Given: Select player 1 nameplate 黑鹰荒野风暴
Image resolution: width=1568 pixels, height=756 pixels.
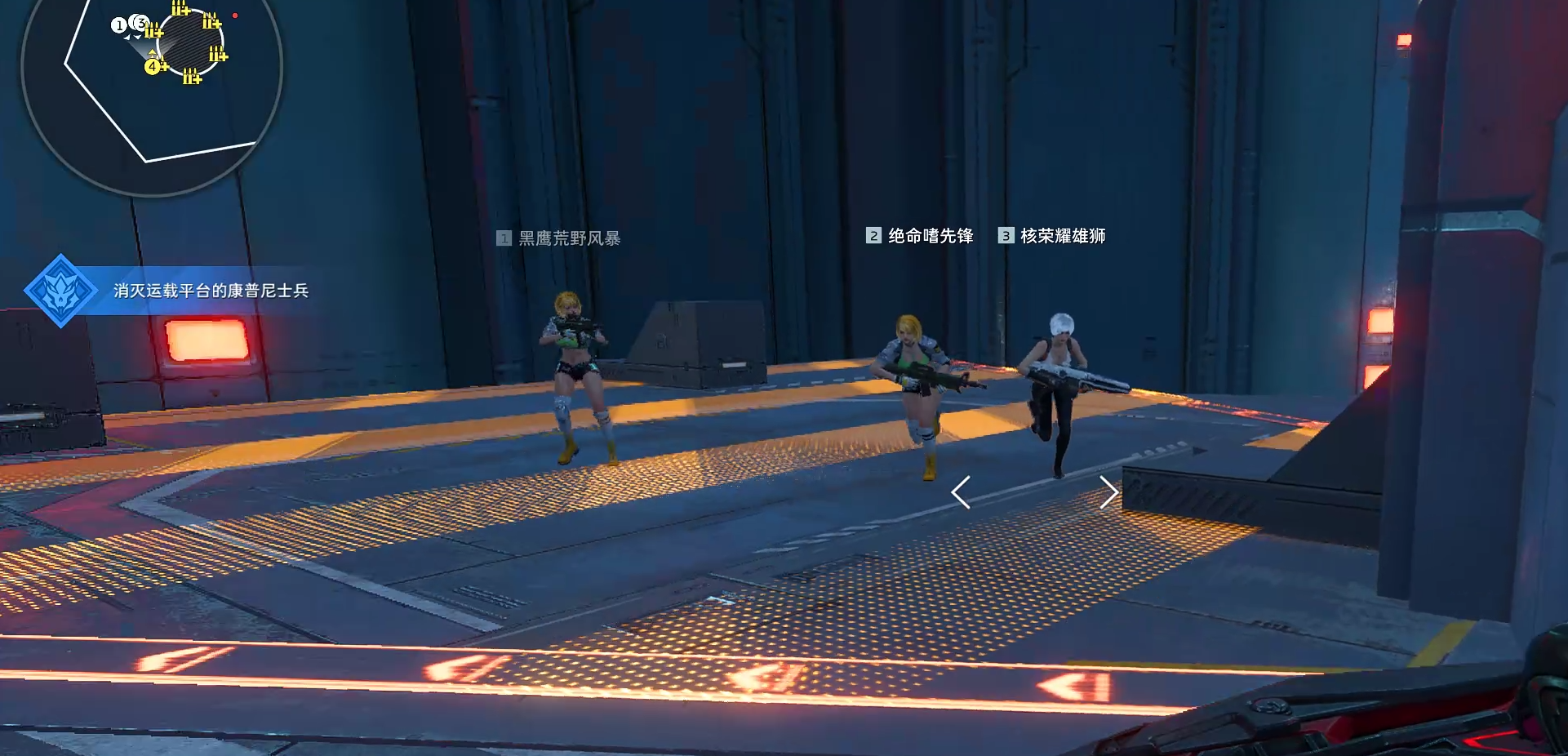Looking at the screenshot, I should [x=559, y=238].
